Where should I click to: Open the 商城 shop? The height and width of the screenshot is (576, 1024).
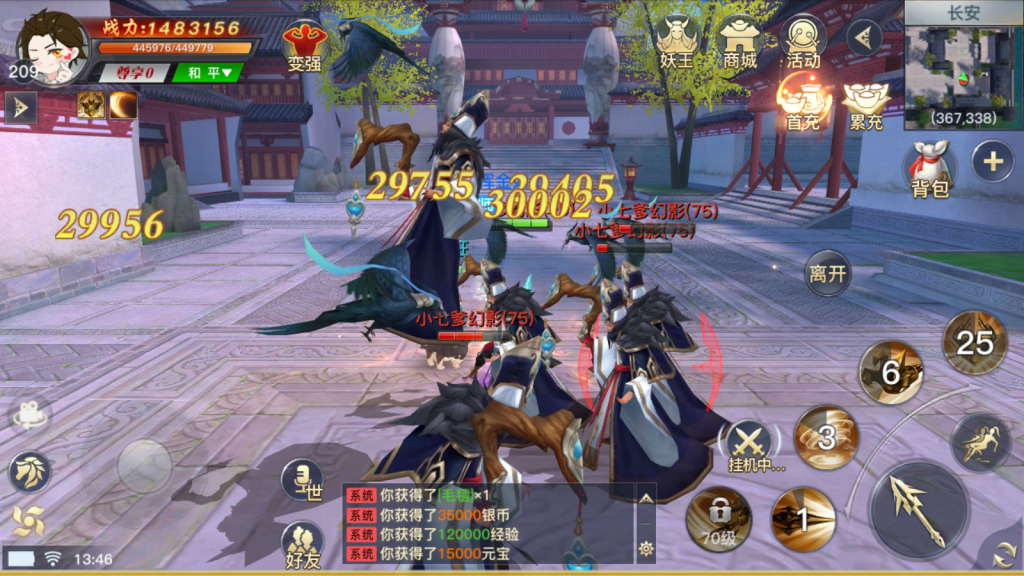[x=741, y=42]
